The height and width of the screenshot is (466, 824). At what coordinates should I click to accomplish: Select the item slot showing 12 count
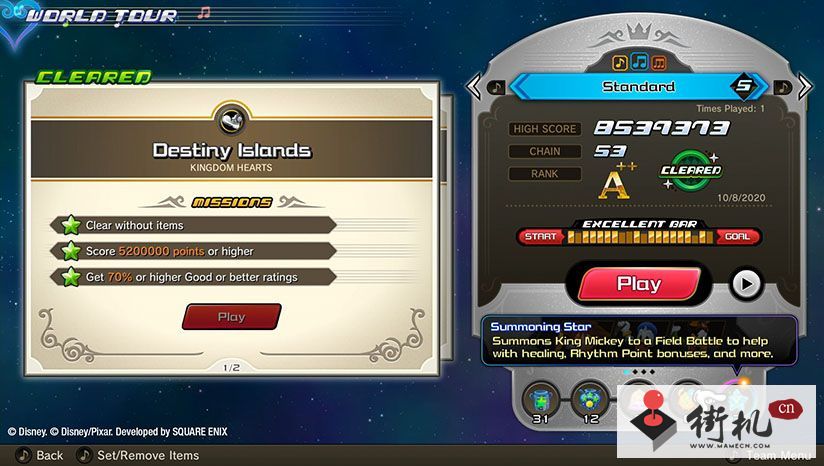pyautogui.click(x=590, y=398)
